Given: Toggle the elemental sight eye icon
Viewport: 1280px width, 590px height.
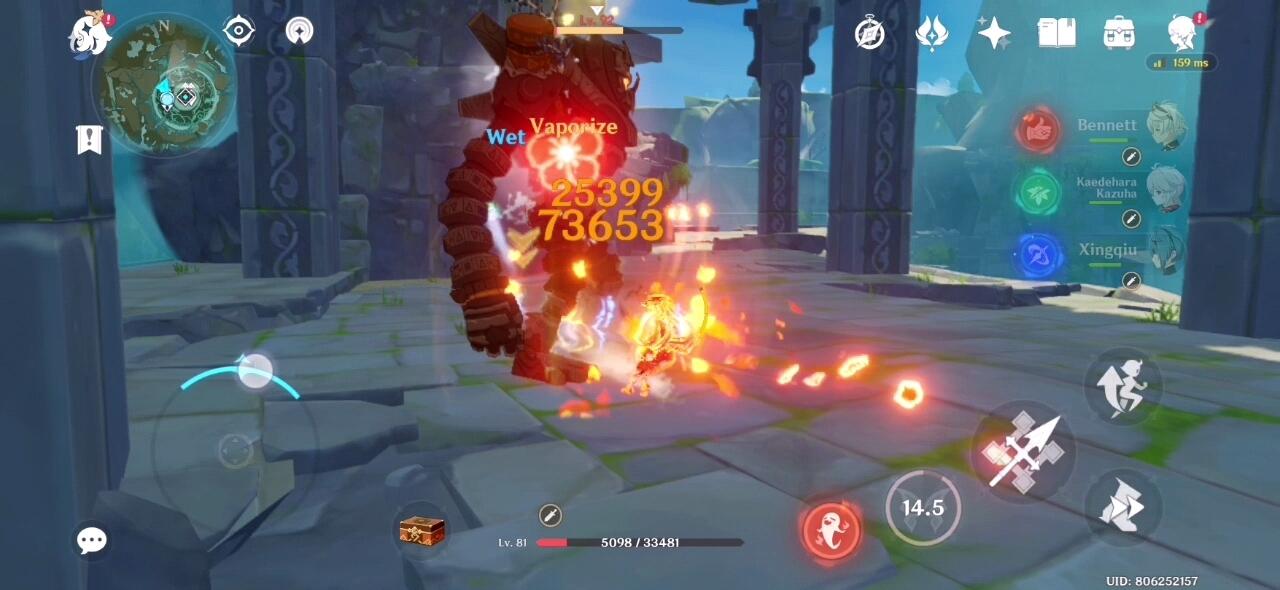Looking at the screenshot, I should (x=239, y=31).
